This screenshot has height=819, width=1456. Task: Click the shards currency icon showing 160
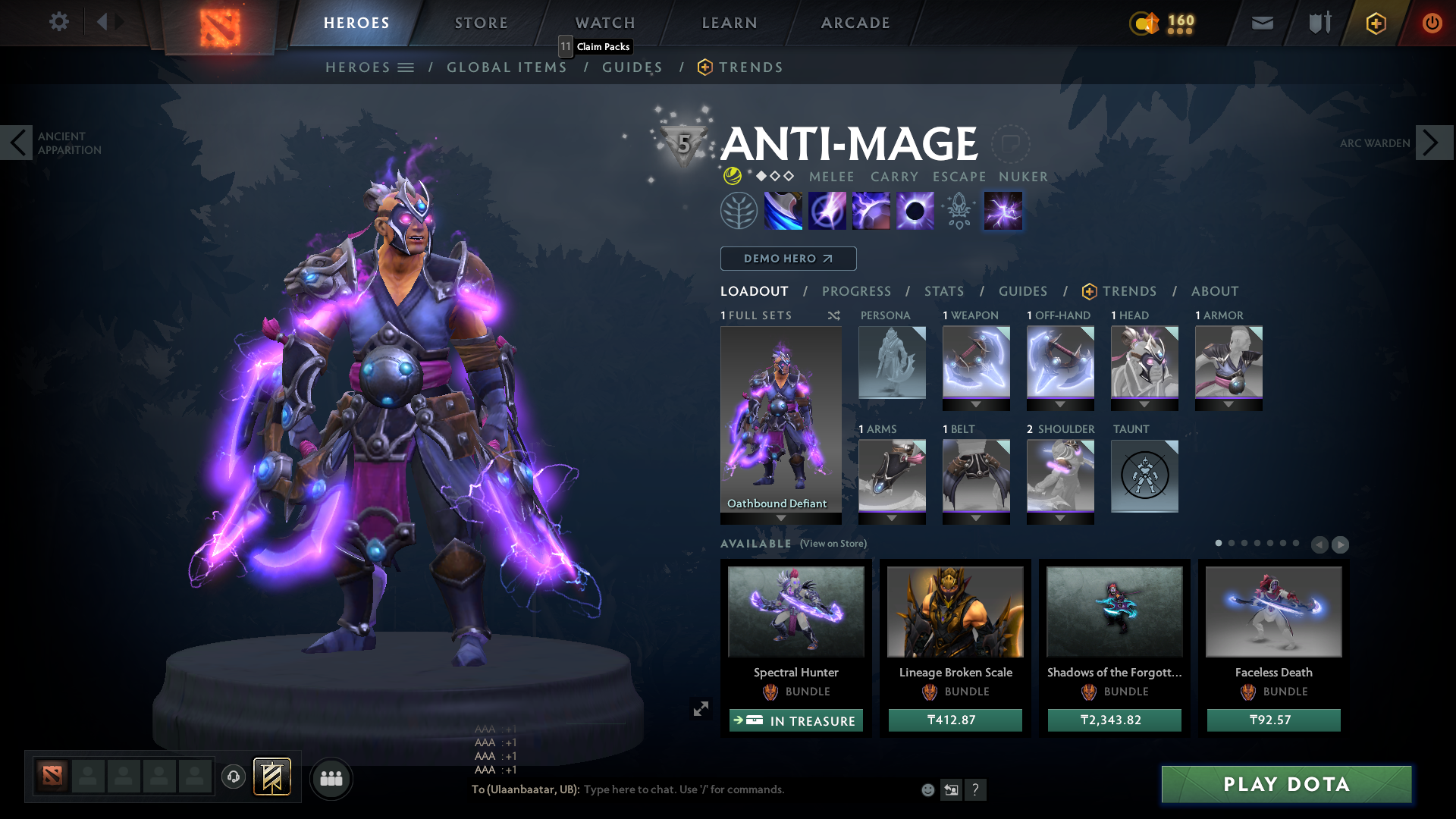(x=1146, y=24)
